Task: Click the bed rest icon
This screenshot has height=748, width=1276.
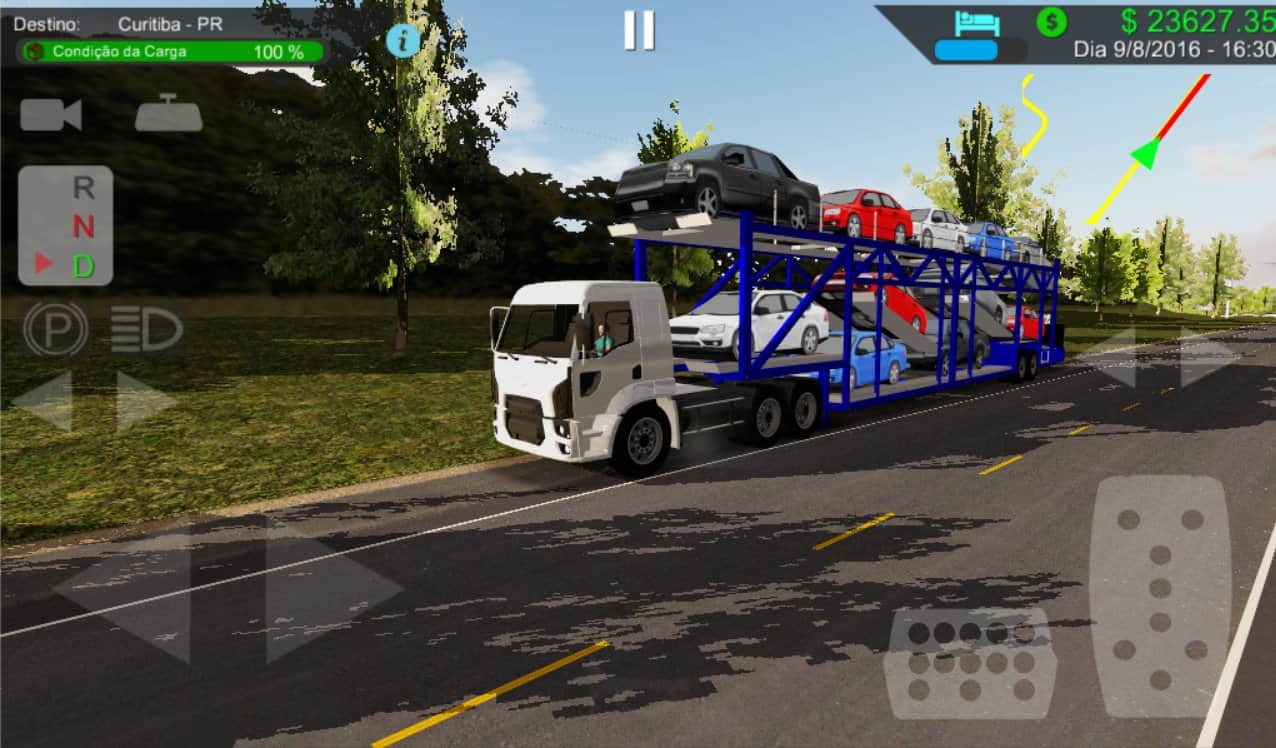Action: (977, 22)
